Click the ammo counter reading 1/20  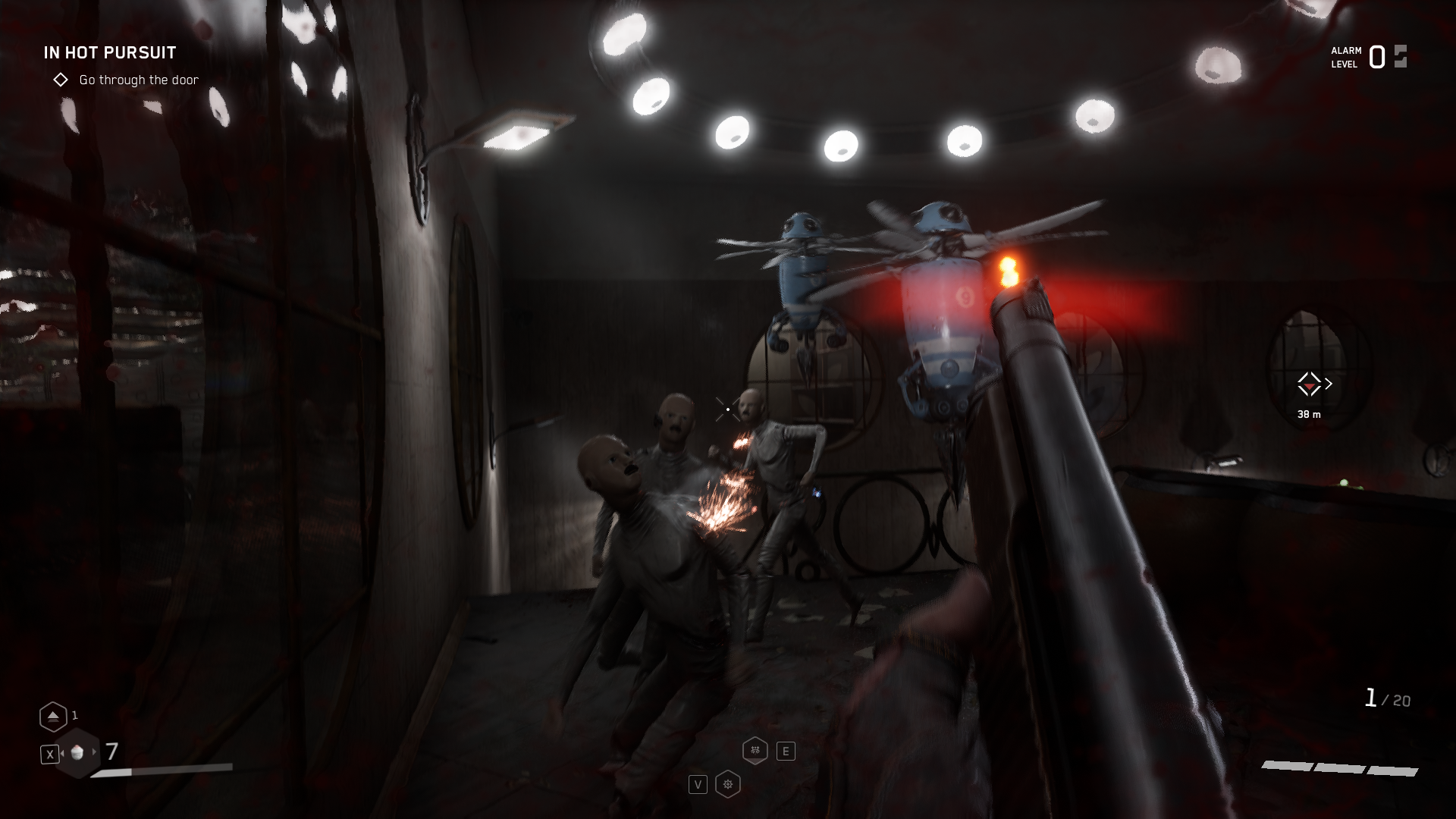(1387, 699)
